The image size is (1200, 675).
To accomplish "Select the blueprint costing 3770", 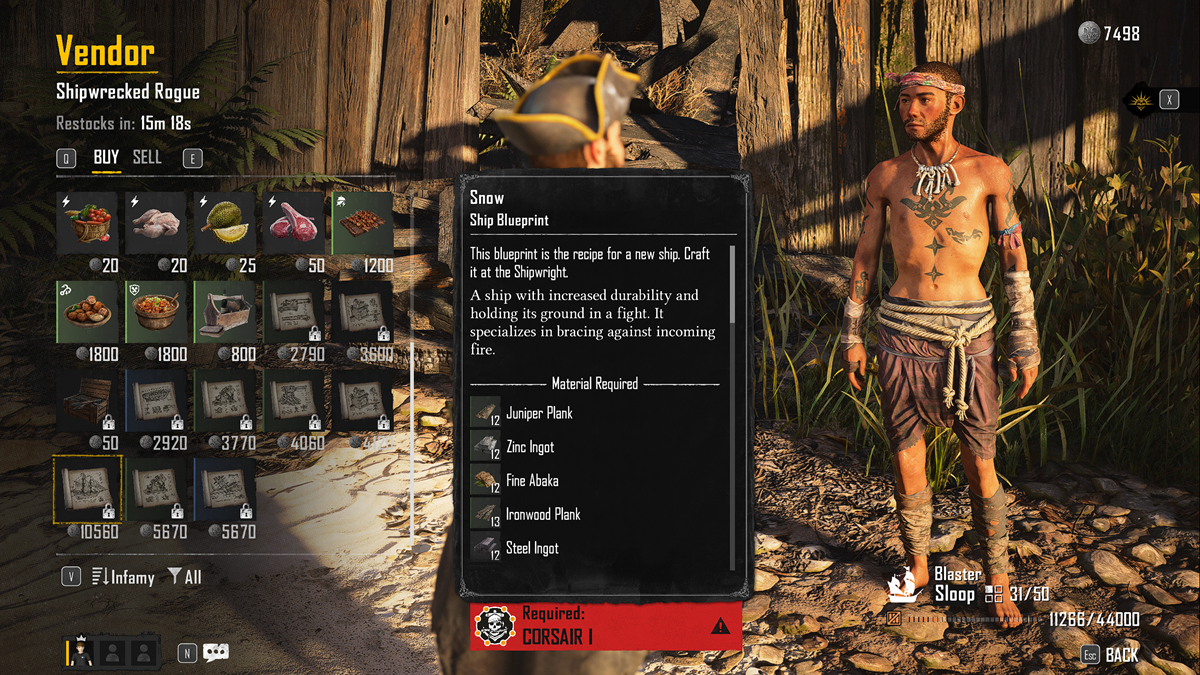I will pos(224,400).
